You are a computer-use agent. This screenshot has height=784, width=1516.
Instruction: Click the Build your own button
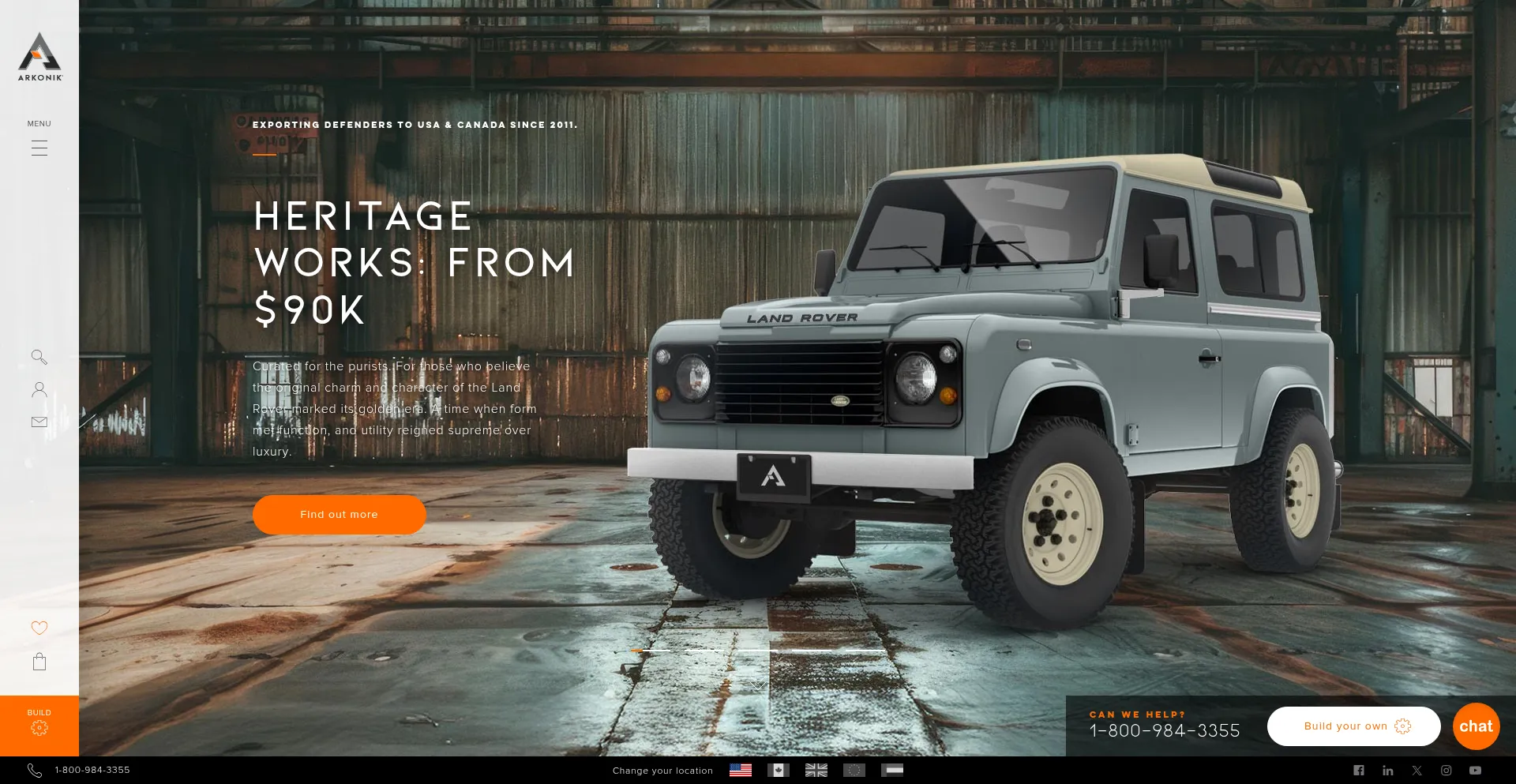click(x=1353, y=726)
